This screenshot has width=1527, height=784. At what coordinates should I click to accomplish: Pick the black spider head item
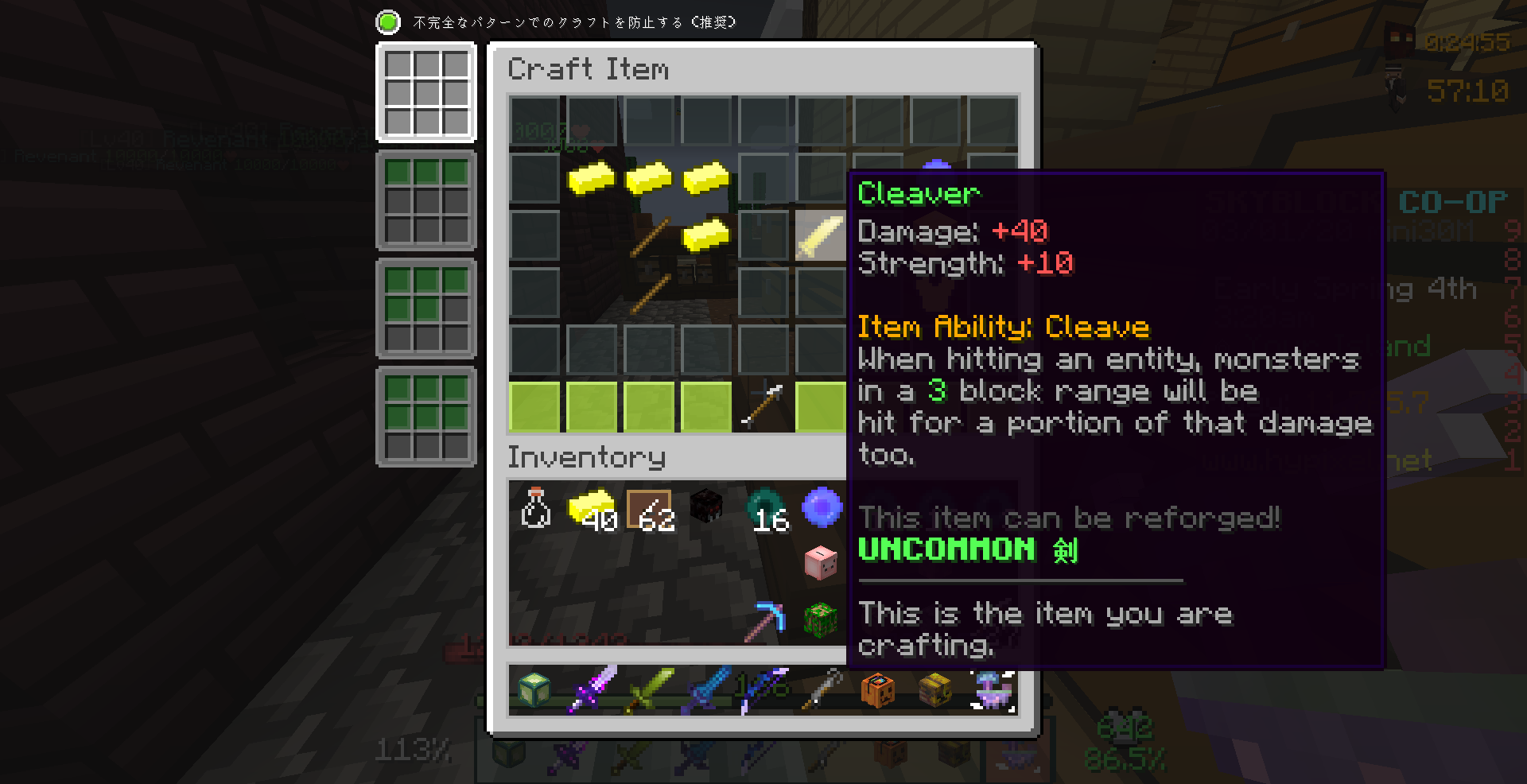[707, 507]
